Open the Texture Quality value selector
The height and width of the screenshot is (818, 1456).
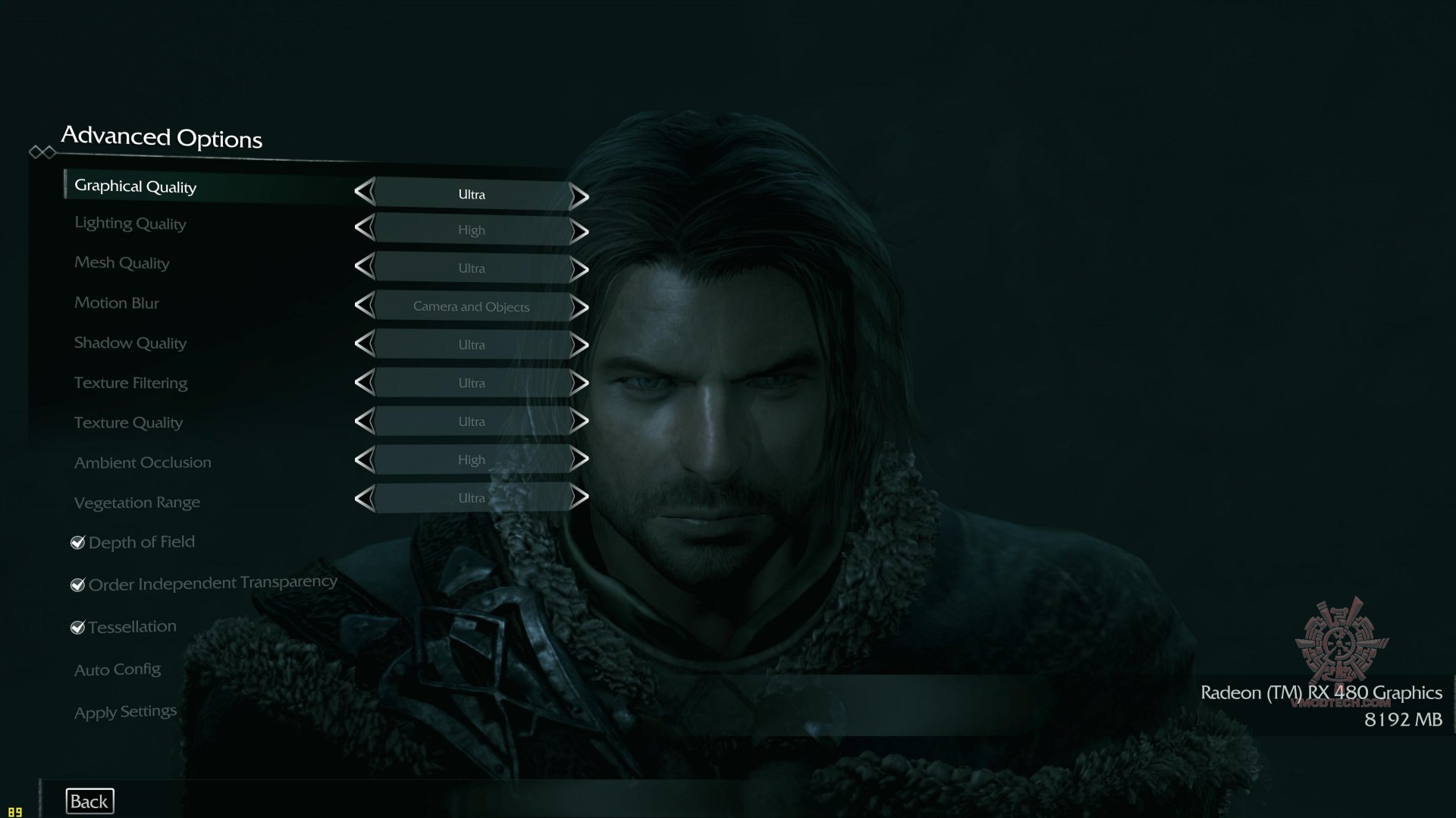pos(471,422)
